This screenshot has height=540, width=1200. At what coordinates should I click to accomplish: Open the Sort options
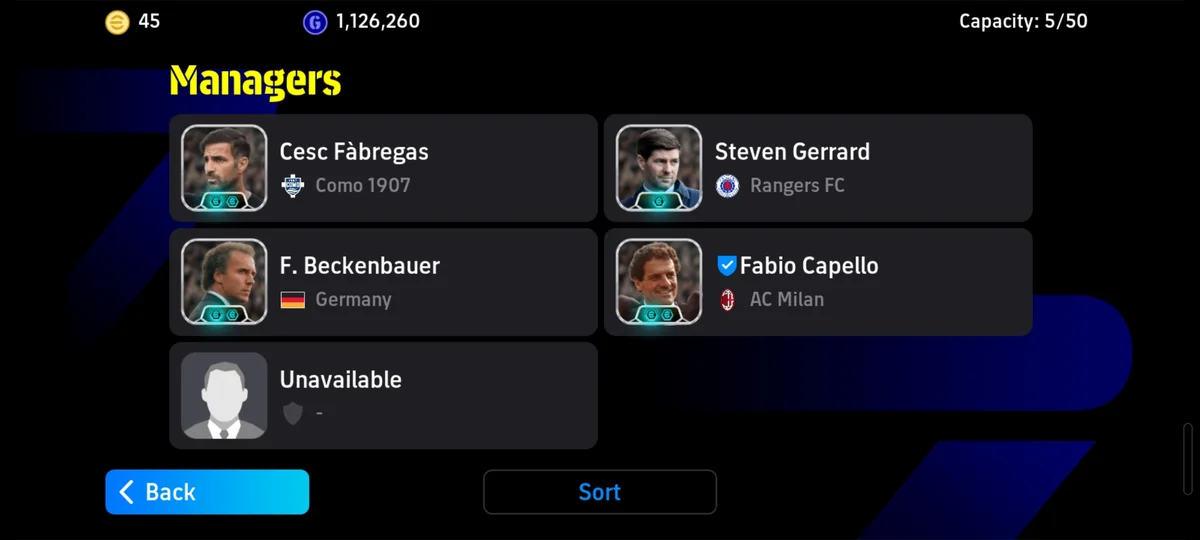click(x=600, y=492)
